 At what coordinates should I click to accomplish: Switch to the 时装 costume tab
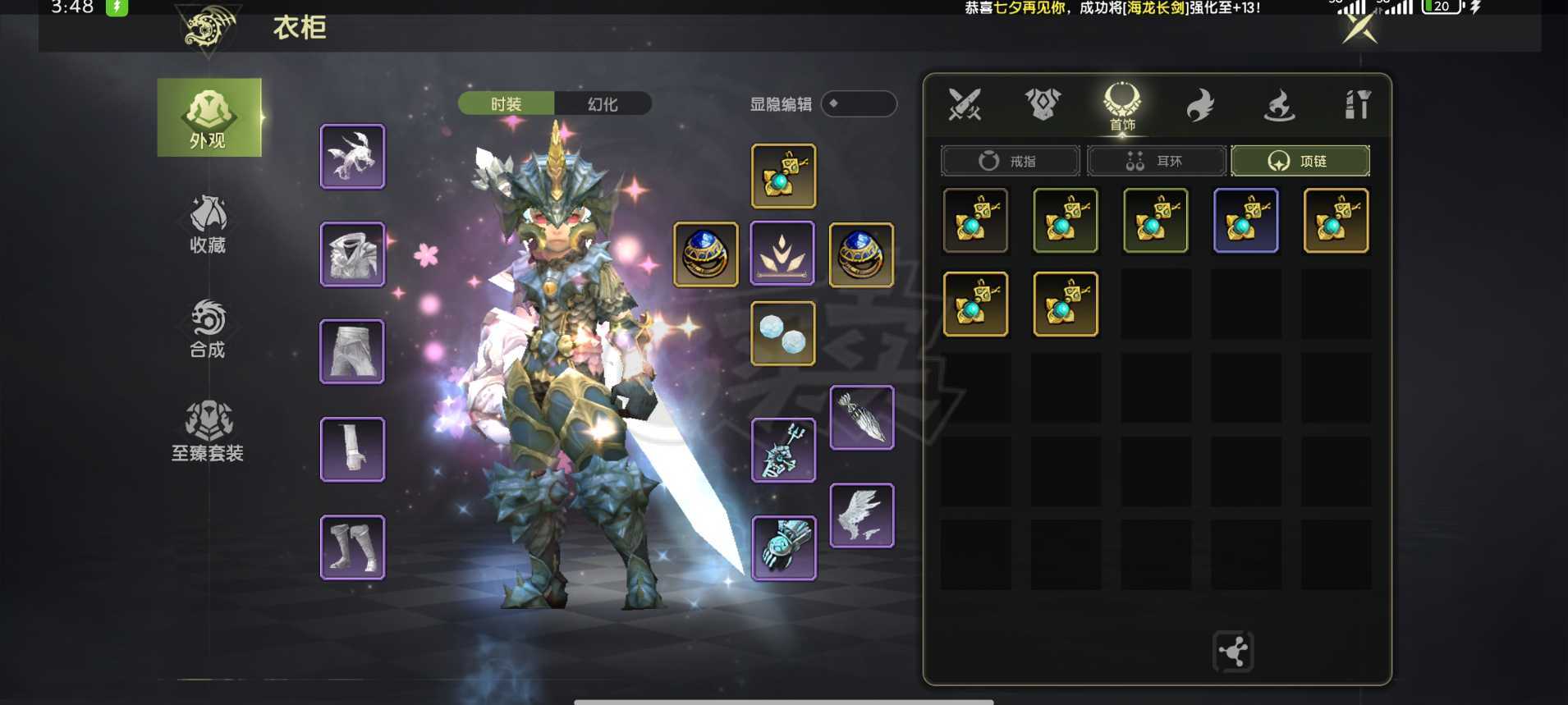[506, 104]
